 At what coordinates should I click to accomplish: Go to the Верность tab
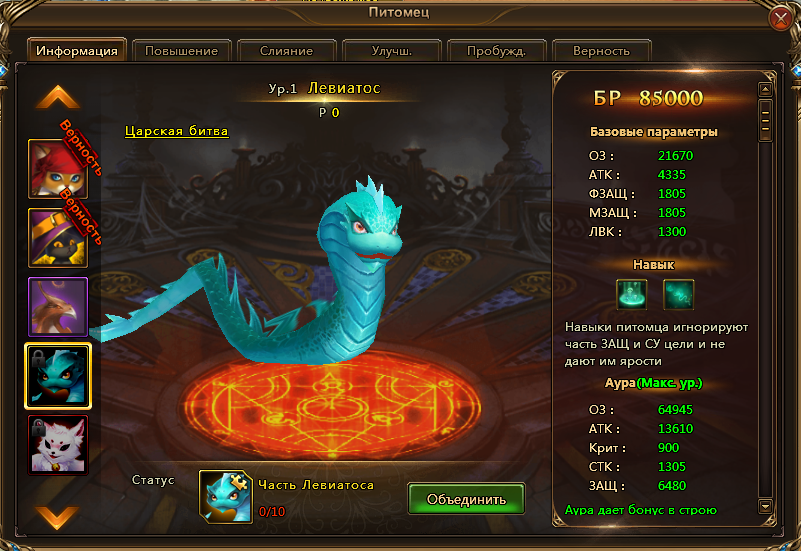point(601,50)
